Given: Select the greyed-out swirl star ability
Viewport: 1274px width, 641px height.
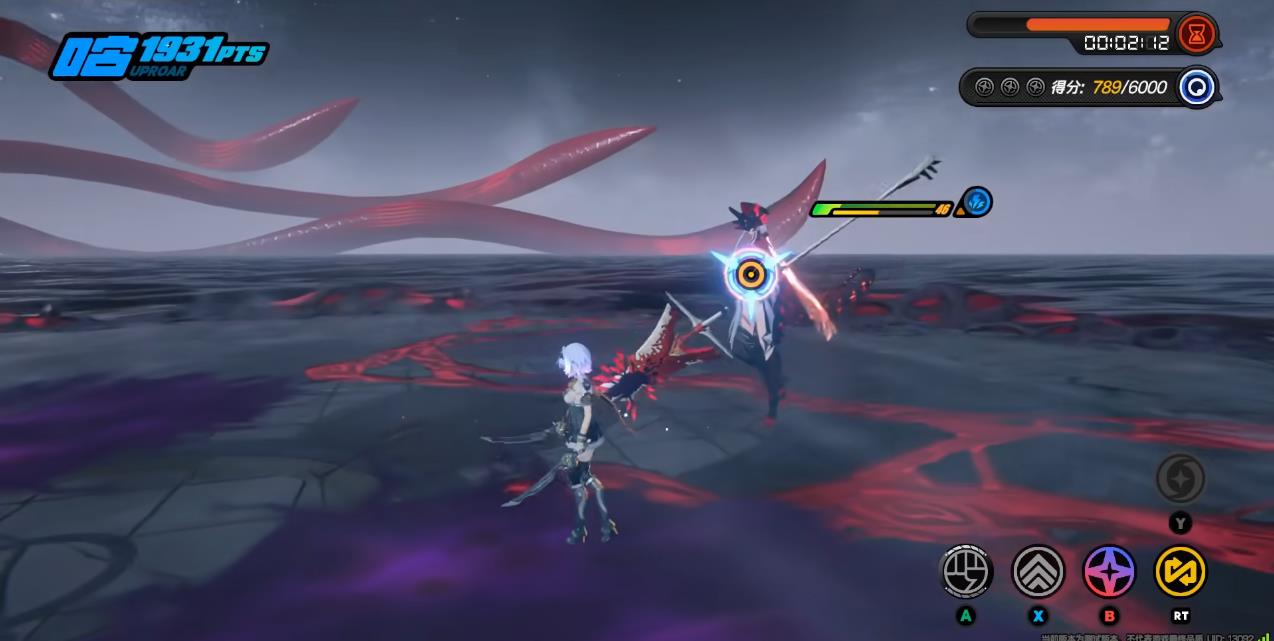Looking at the screenshot, I should 1180,479.
